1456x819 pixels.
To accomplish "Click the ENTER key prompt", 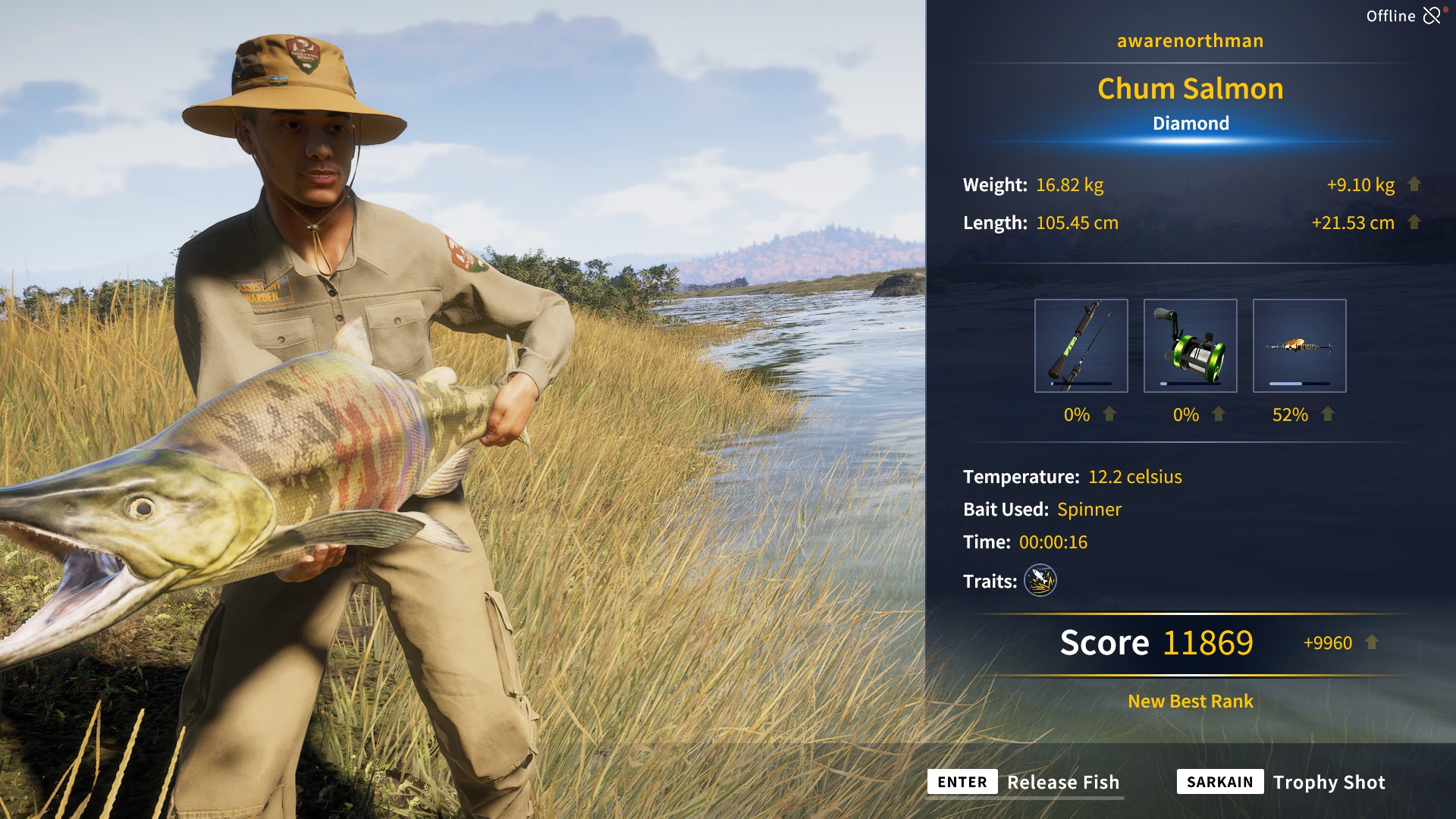I will pos(962,782).
